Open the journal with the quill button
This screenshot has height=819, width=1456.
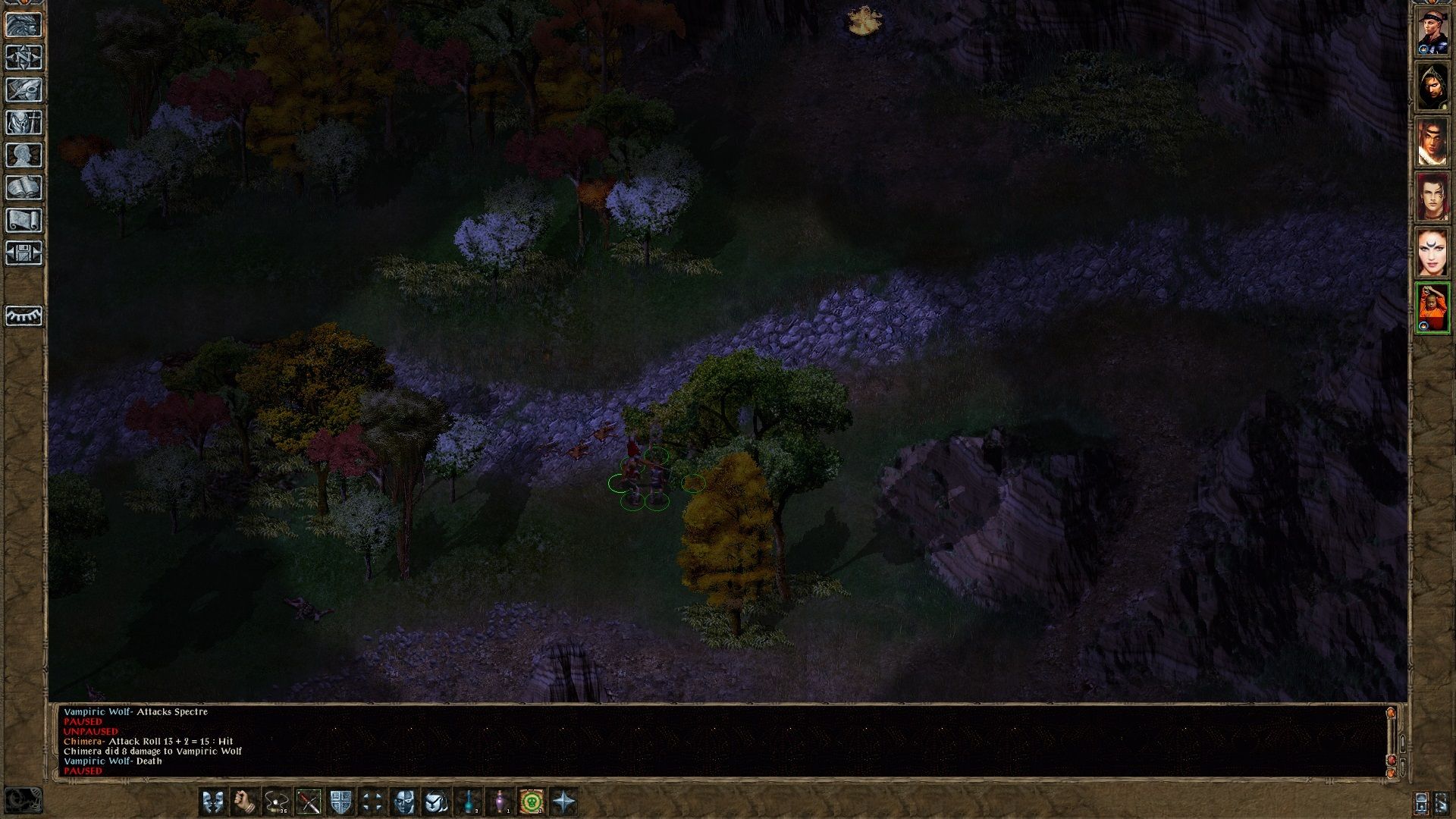click(24, 90)
